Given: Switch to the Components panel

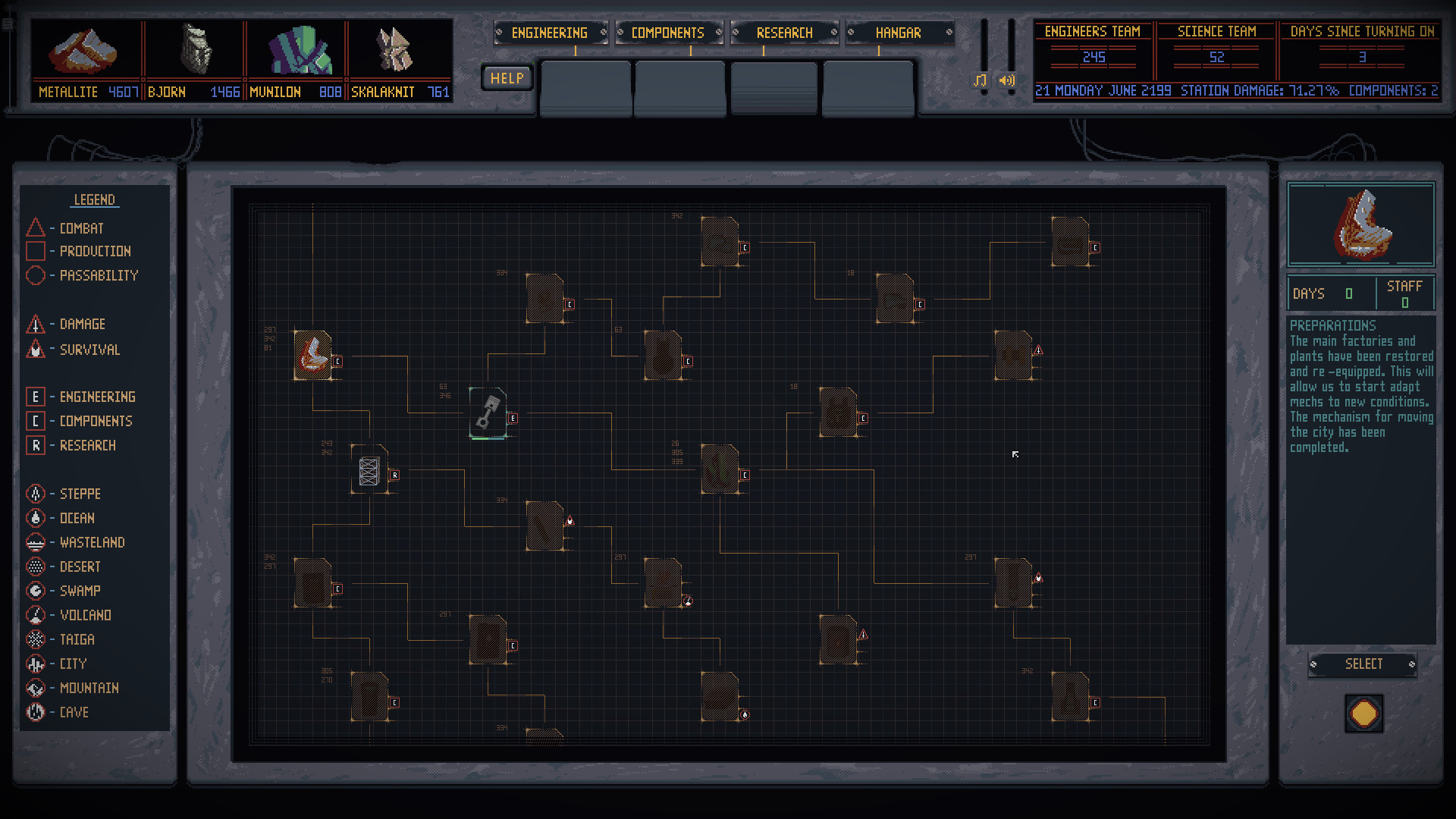Looking at the screenshot, I should 667,33.
